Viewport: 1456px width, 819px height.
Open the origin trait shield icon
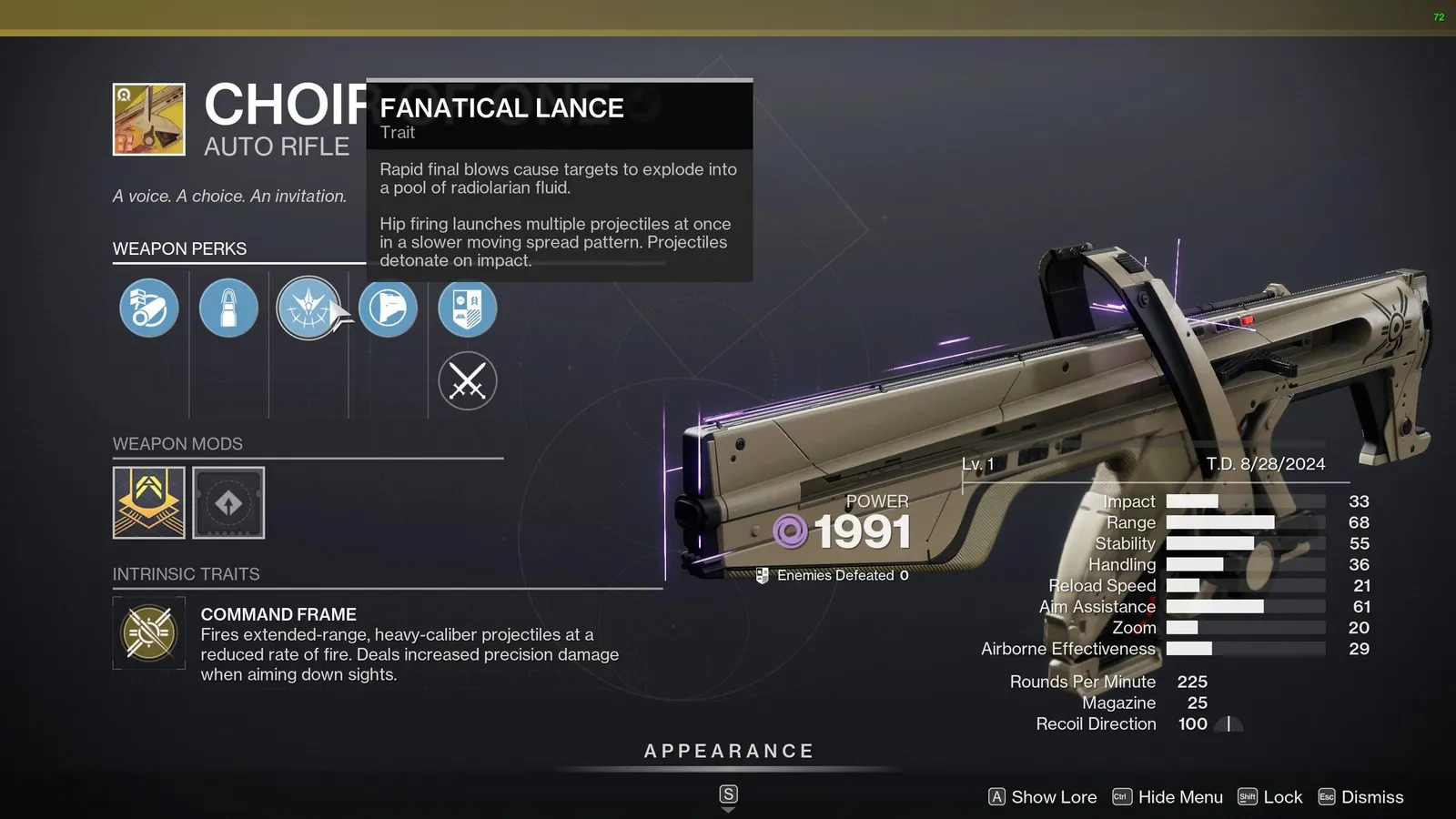click(467, 308)
